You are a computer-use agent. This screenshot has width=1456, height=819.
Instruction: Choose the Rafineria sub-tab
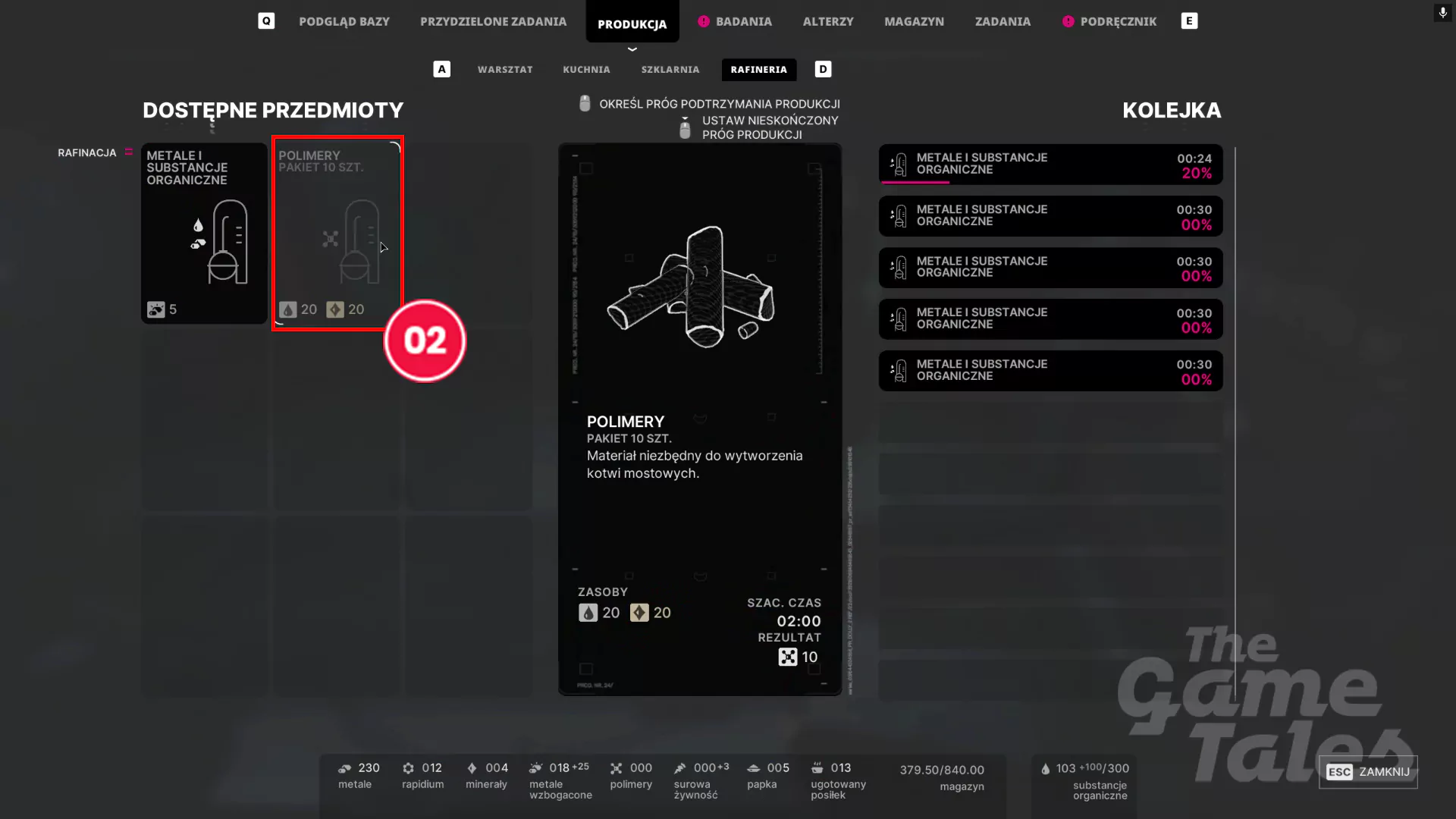click(758, 69)
